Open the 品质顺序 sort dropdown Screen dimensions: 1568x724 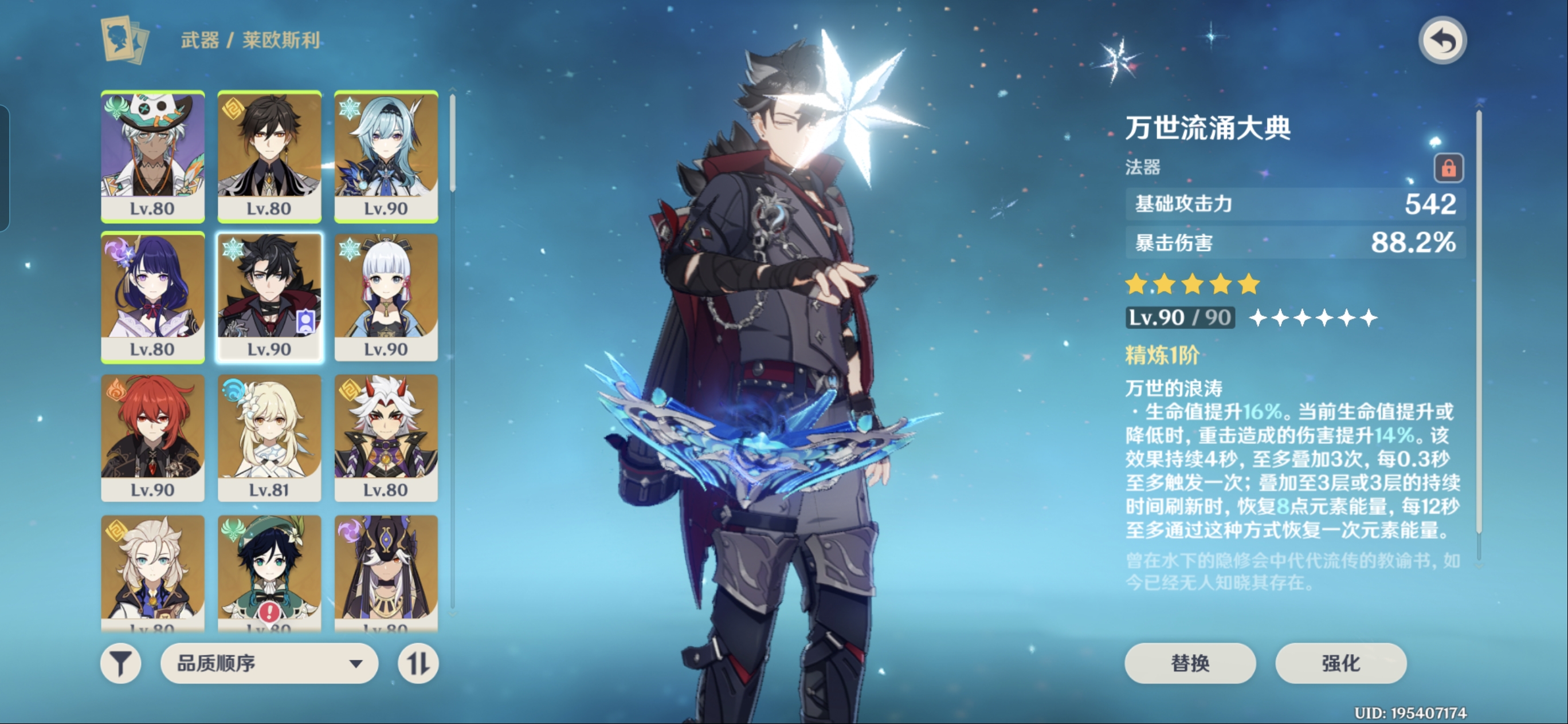(269, 663)
